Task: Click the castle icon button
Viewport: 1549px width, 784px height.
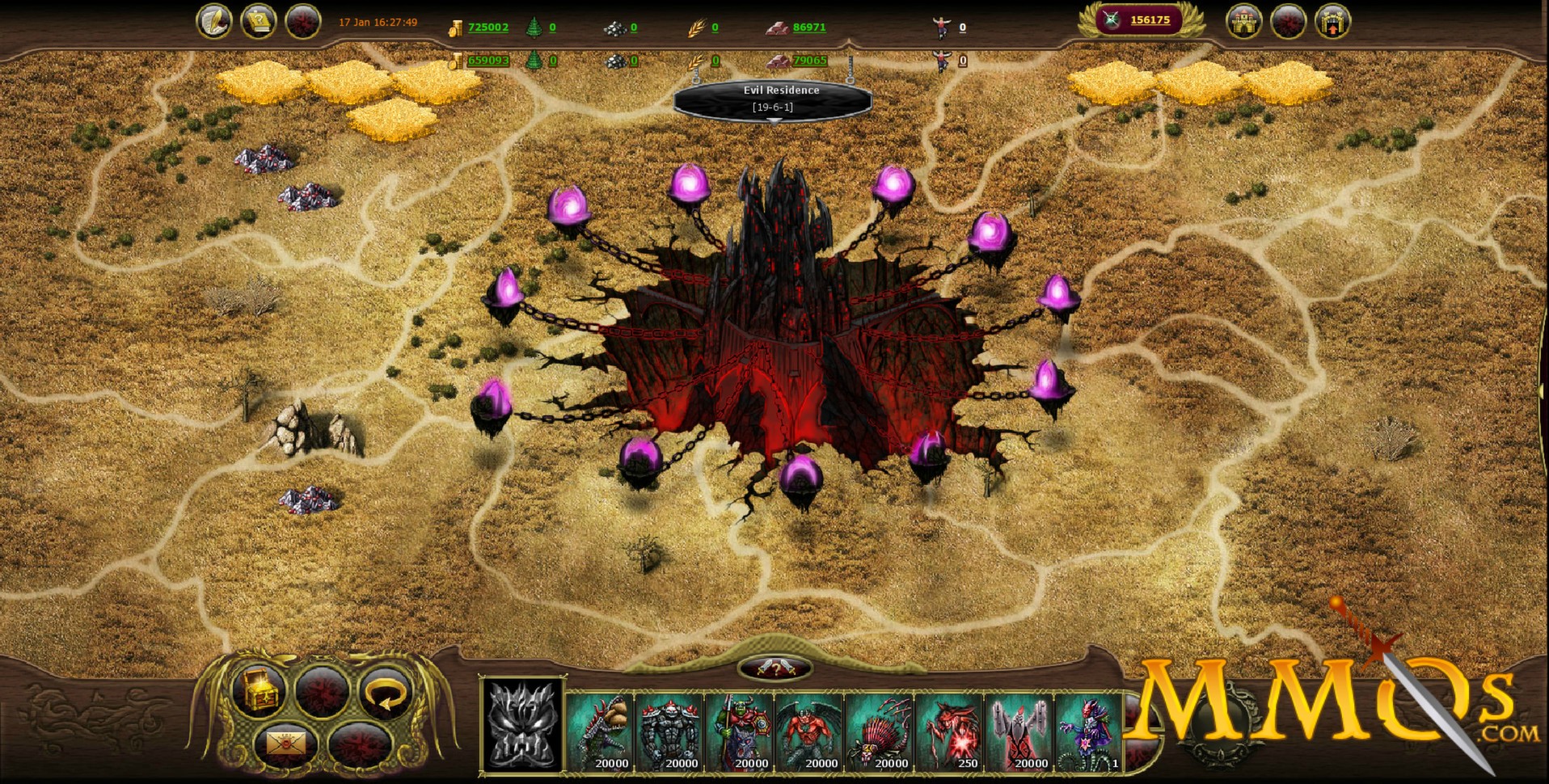Action: pos(1245,22)
